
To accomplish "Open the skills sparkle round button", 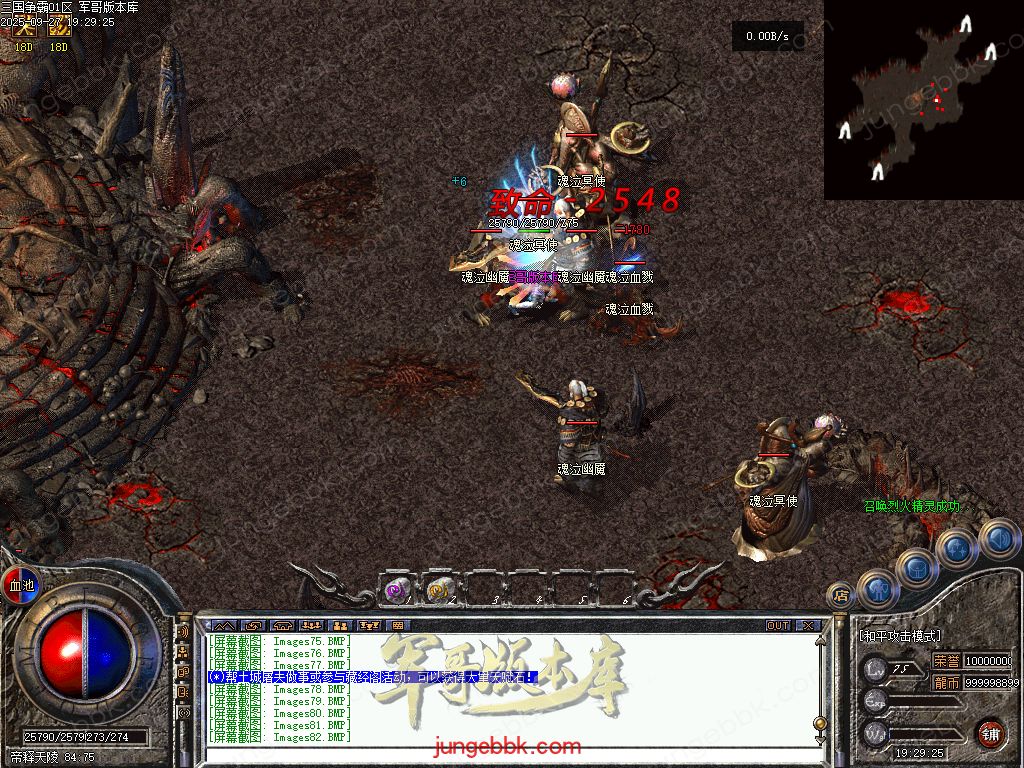I will [x=957, y=549].
